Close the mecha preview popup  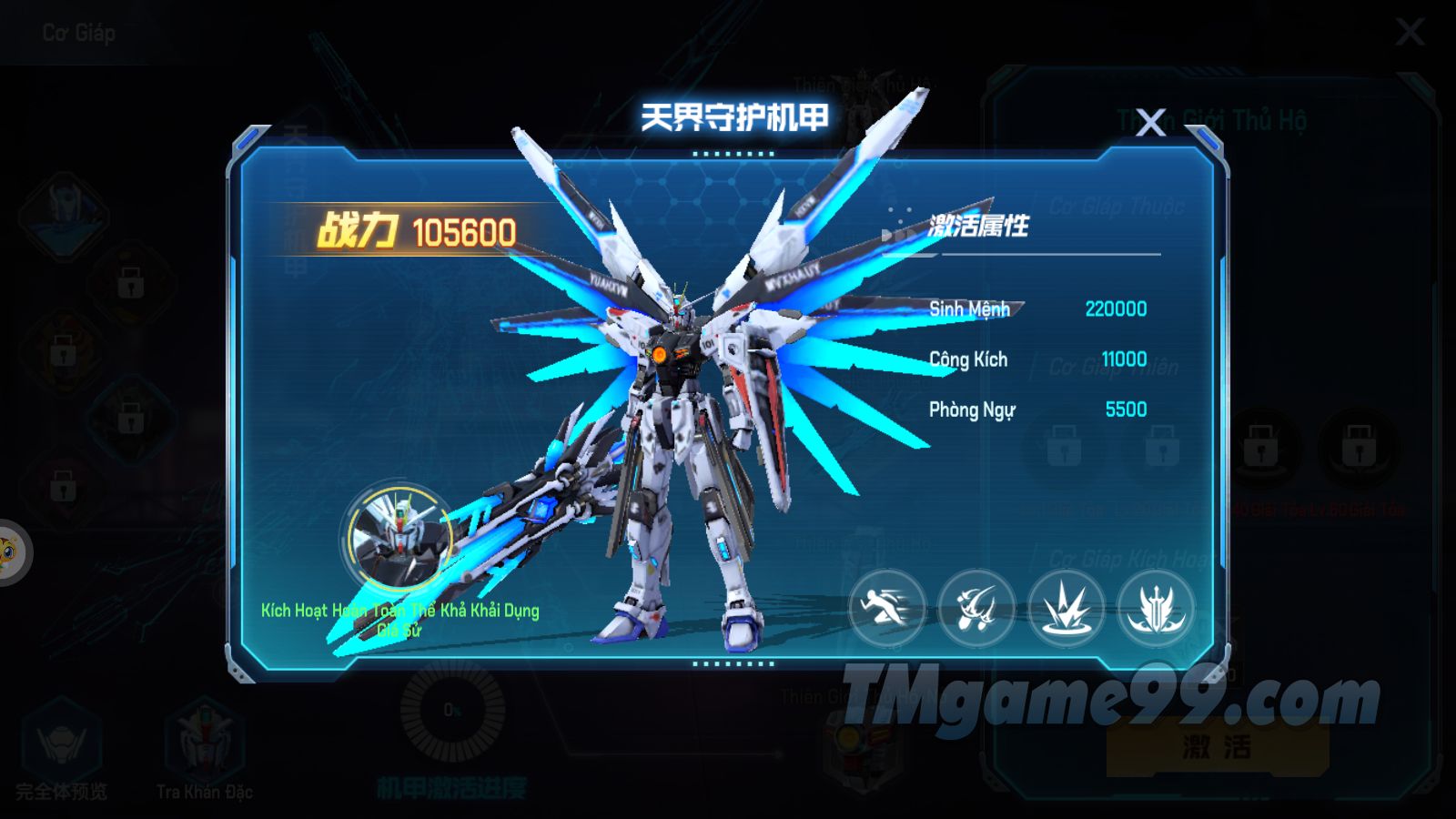pyautogui.click(x=1151, y=122)
